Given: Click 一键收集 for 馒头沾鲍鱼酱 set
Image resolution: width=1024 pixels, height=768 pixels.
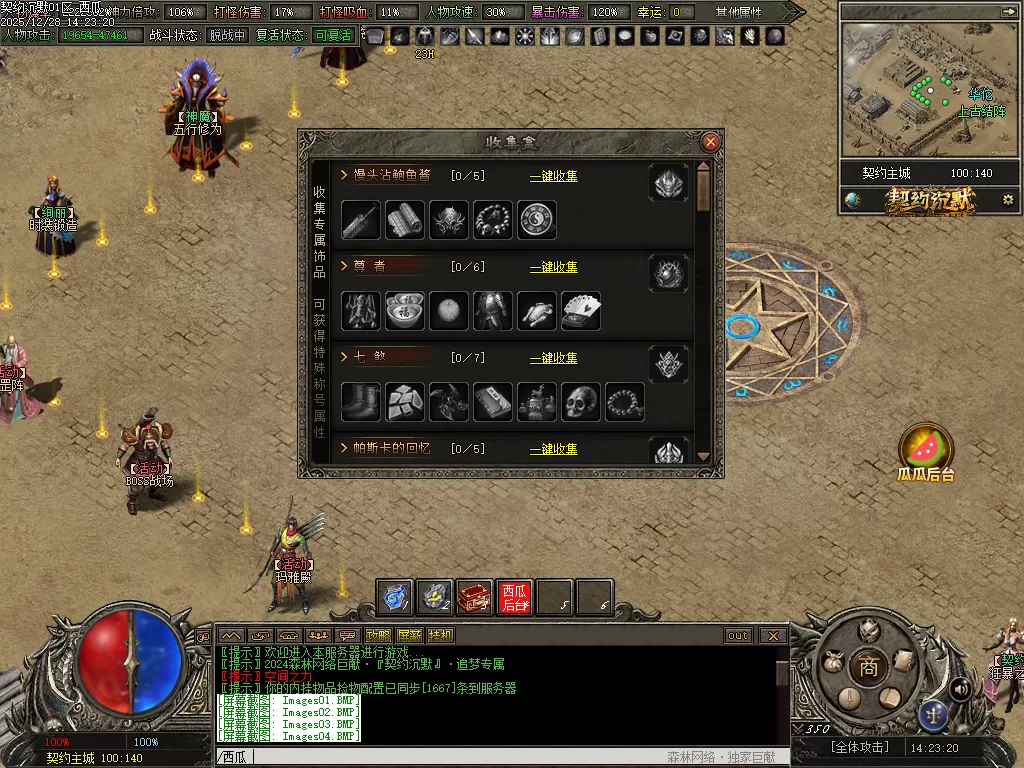Looking at the screenshot, I should [553, 176].
